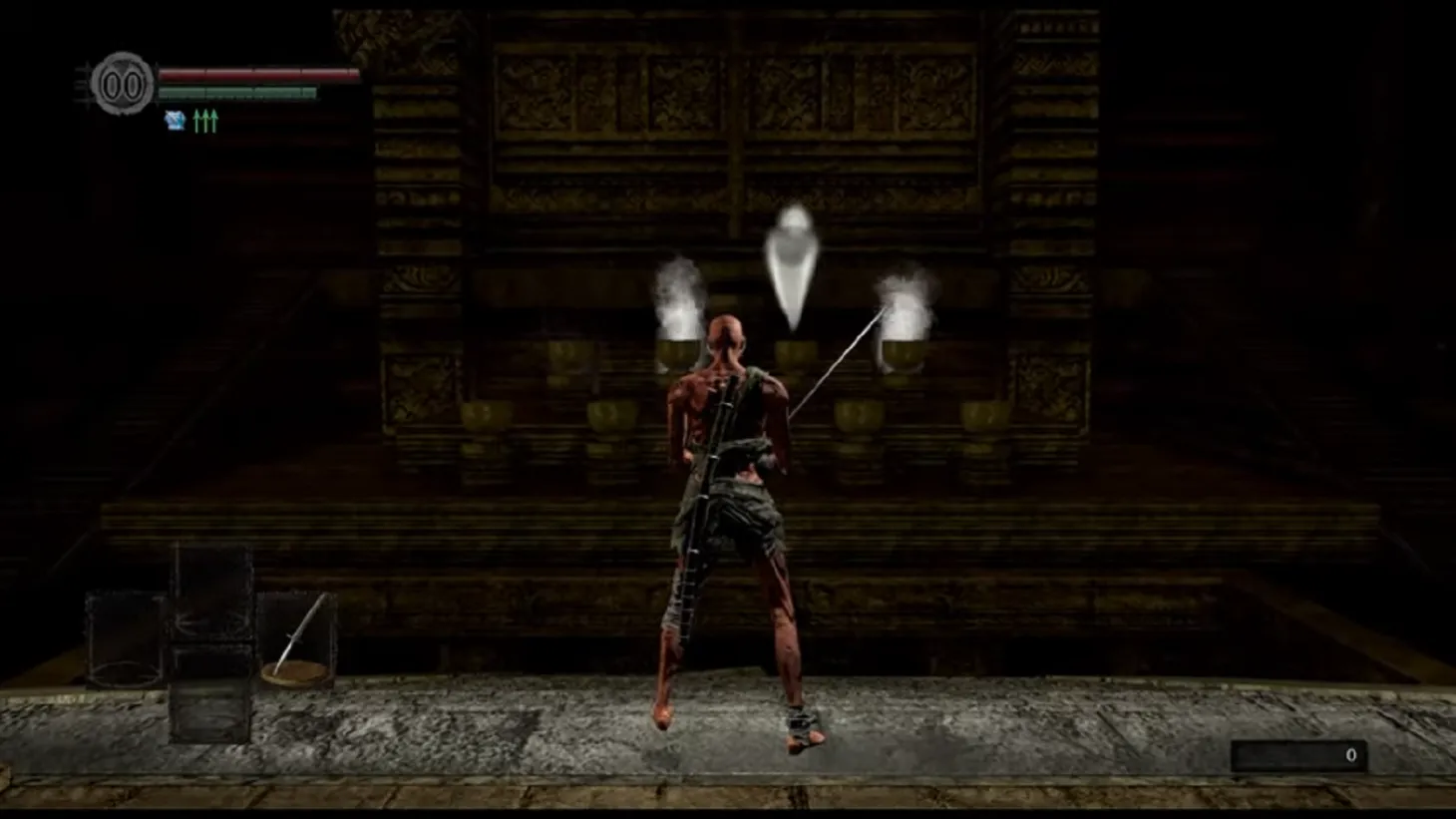Screen dimensions: 1456x819
Task: Toggle the red health bar display
Action: (x=259, y=74)
